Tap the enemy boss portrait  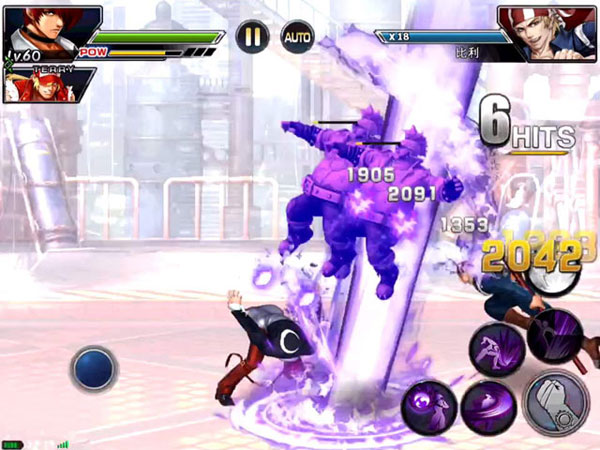pyautogui.click(x=548, y=33)
